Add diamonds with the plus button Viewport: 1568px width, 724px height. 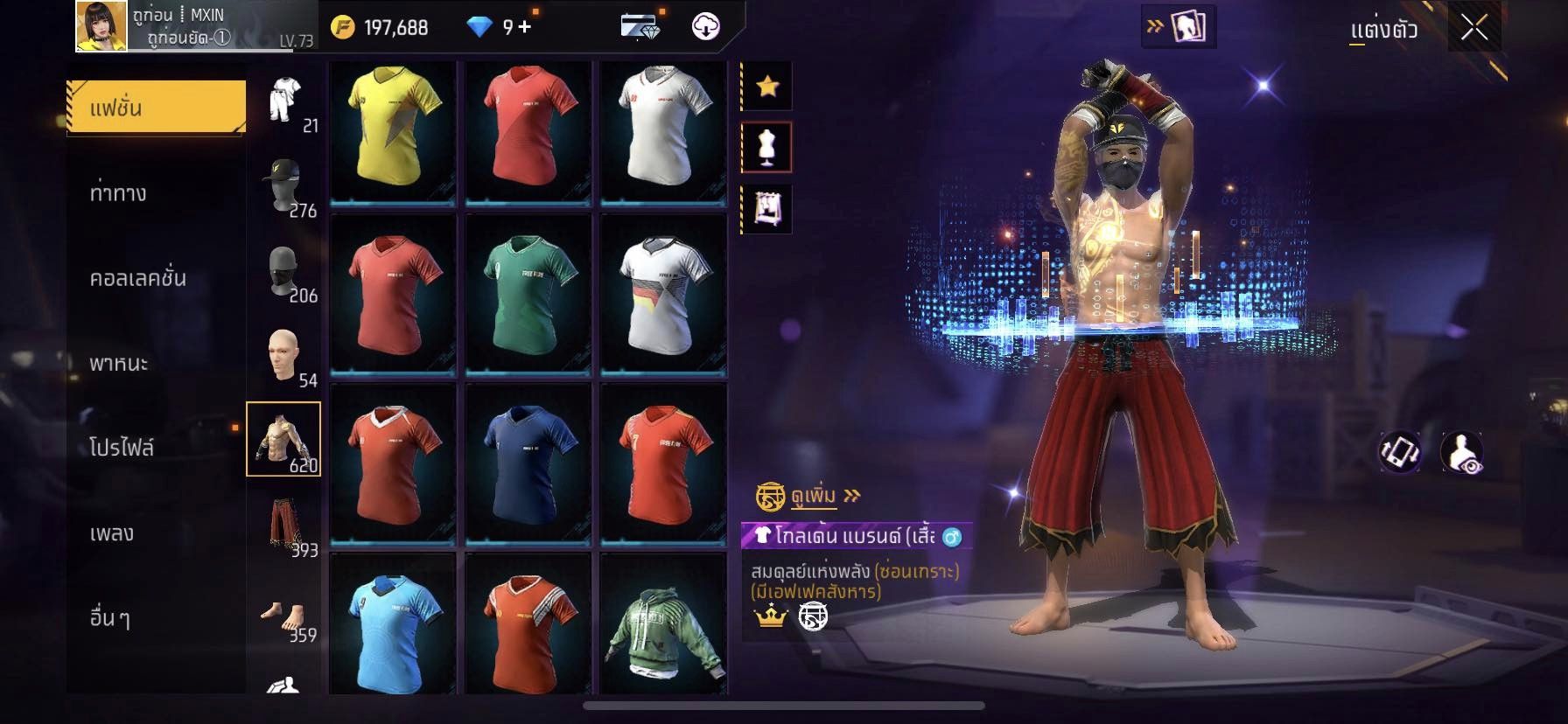coord(524,27)
